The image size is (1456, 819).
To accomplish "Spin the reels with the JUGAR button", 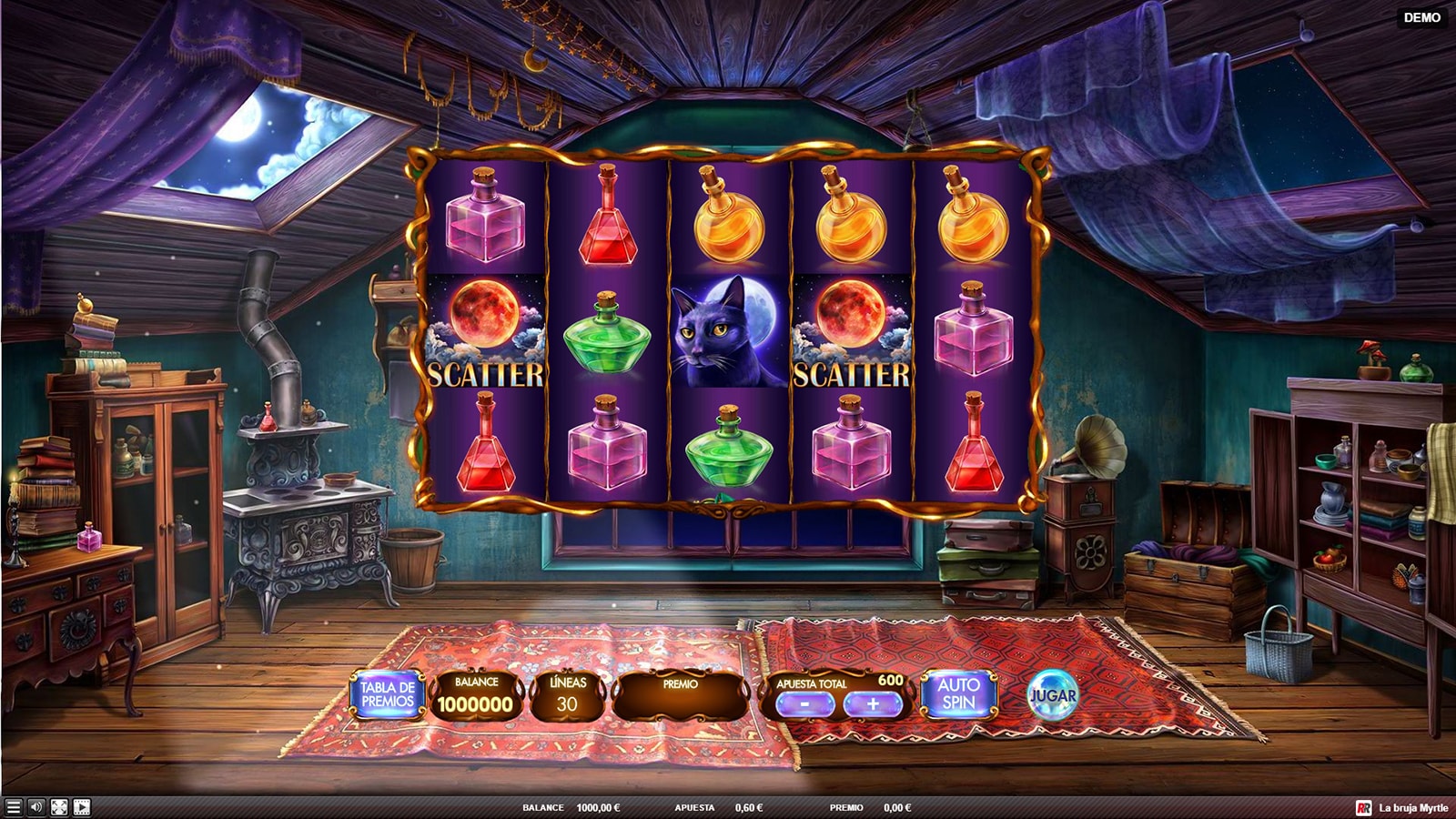I will [x=1052, y=696].
